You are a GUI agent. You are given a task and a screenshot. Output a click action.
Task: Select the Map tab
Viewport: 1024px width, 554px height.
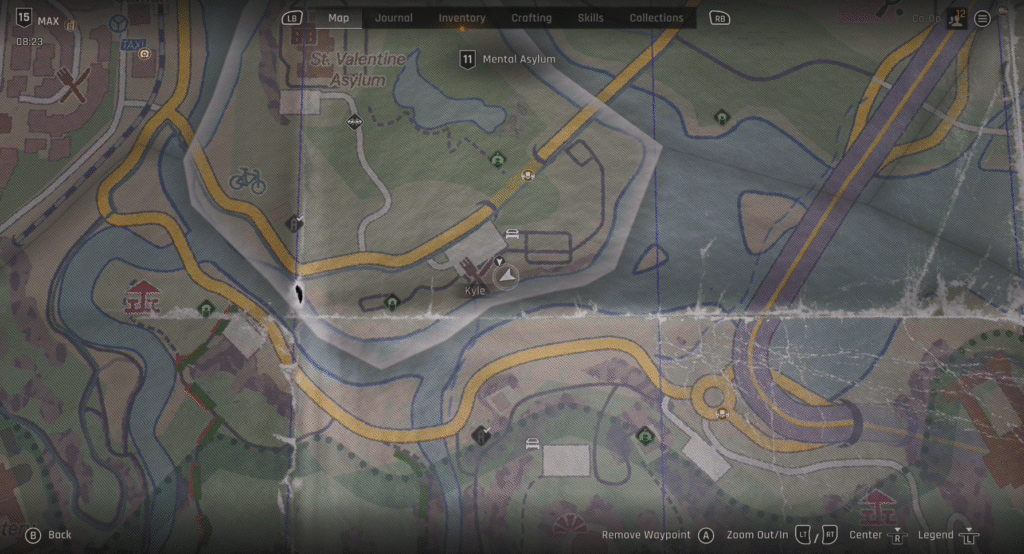point(338,18)
